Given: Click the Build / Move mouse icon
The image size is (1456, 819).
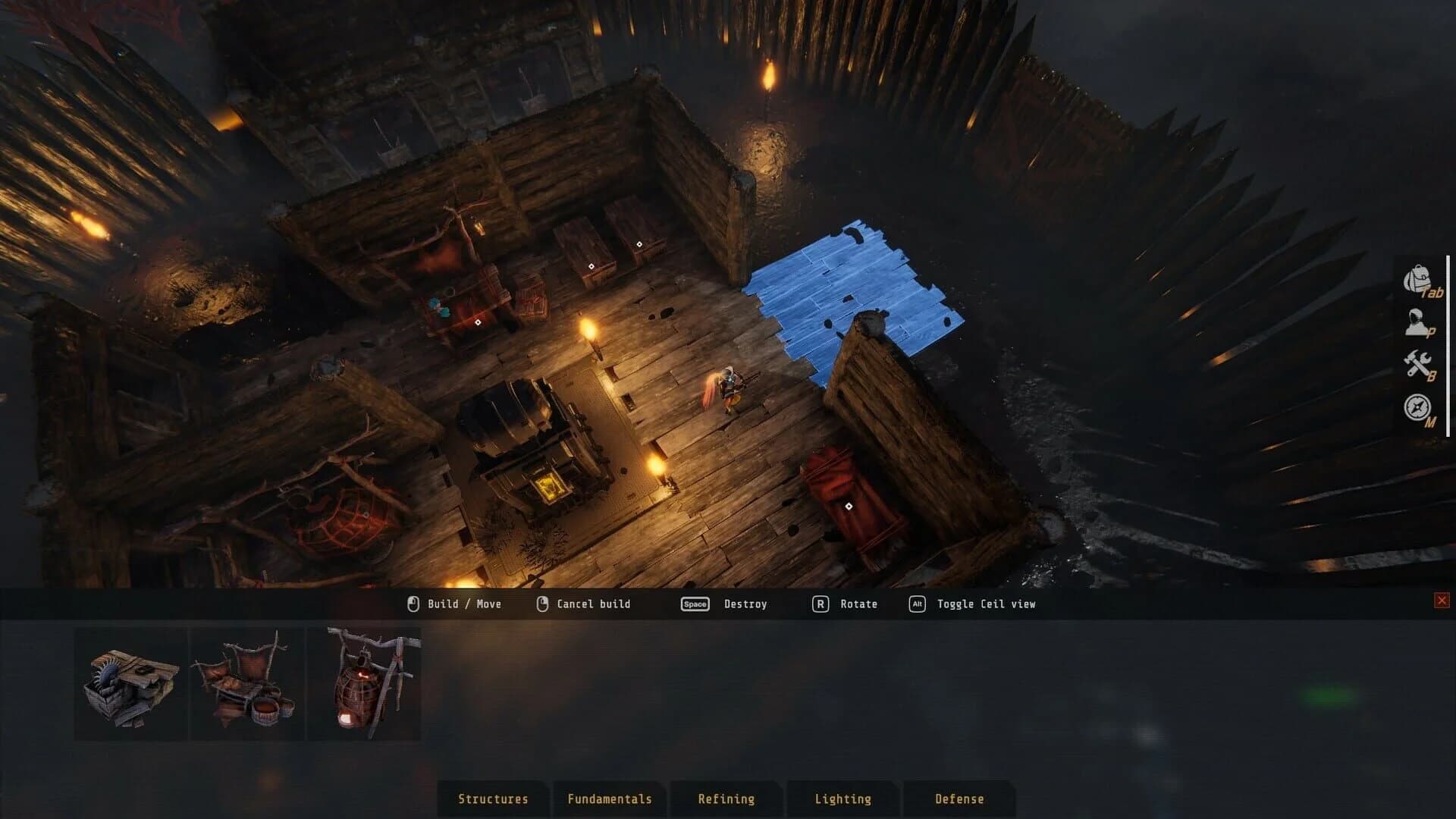Looking at the screenshot, I should (412, 604).
